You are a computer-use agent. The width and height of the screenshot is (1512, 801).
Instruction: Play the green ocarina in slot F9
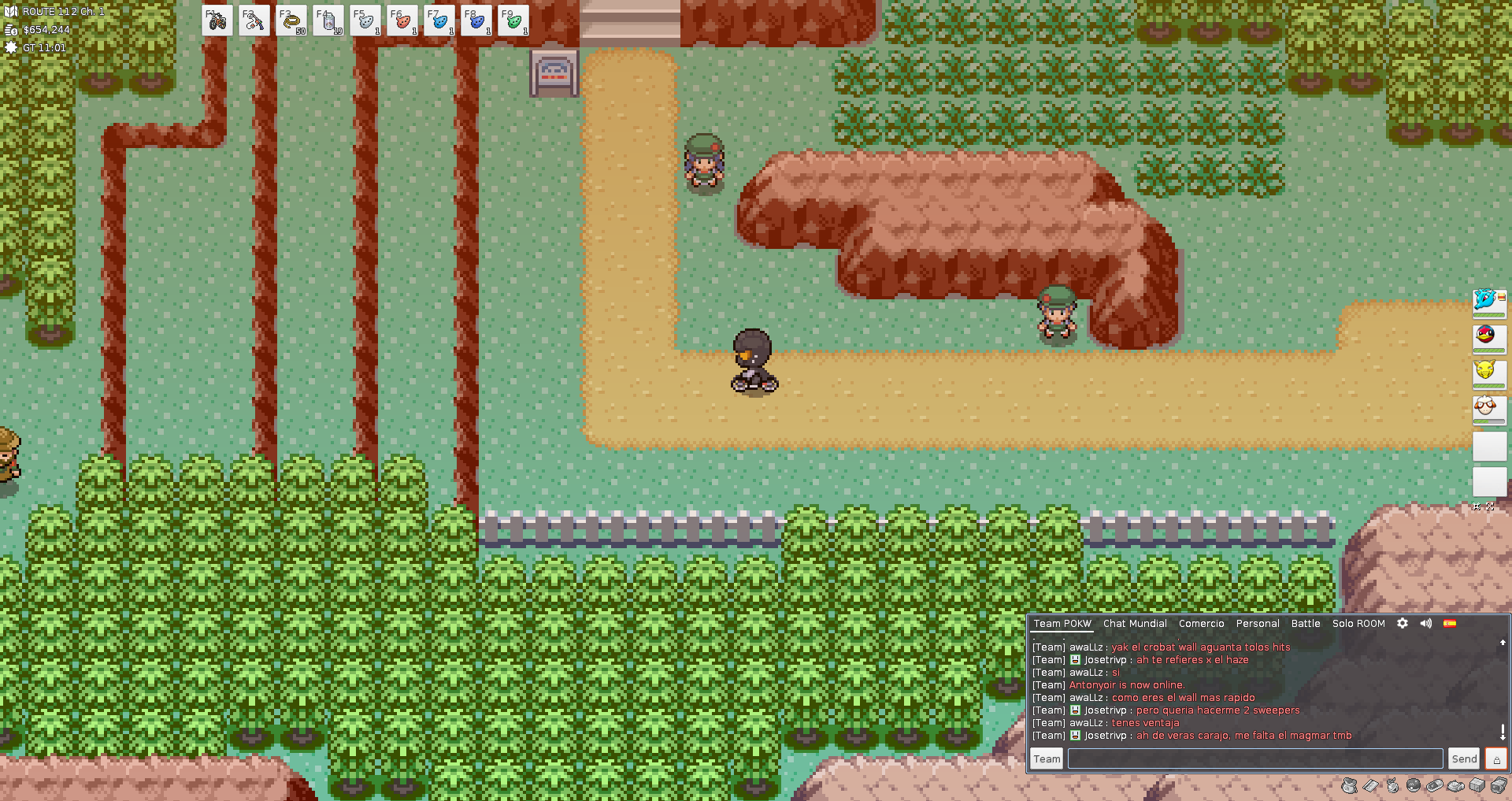tap(513, 20)
